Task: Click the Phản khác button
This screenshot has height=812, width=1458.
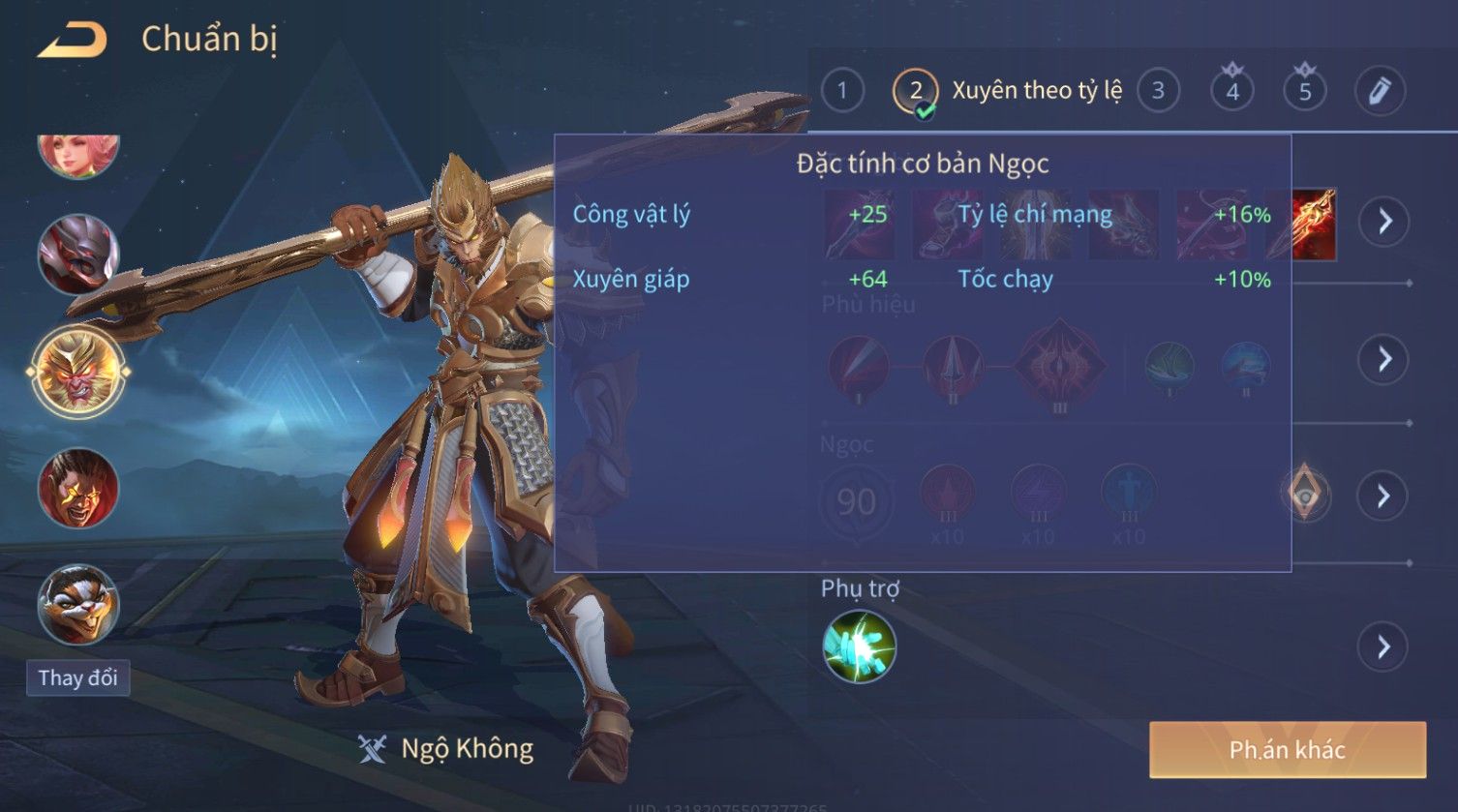Action: (1288, 750)
